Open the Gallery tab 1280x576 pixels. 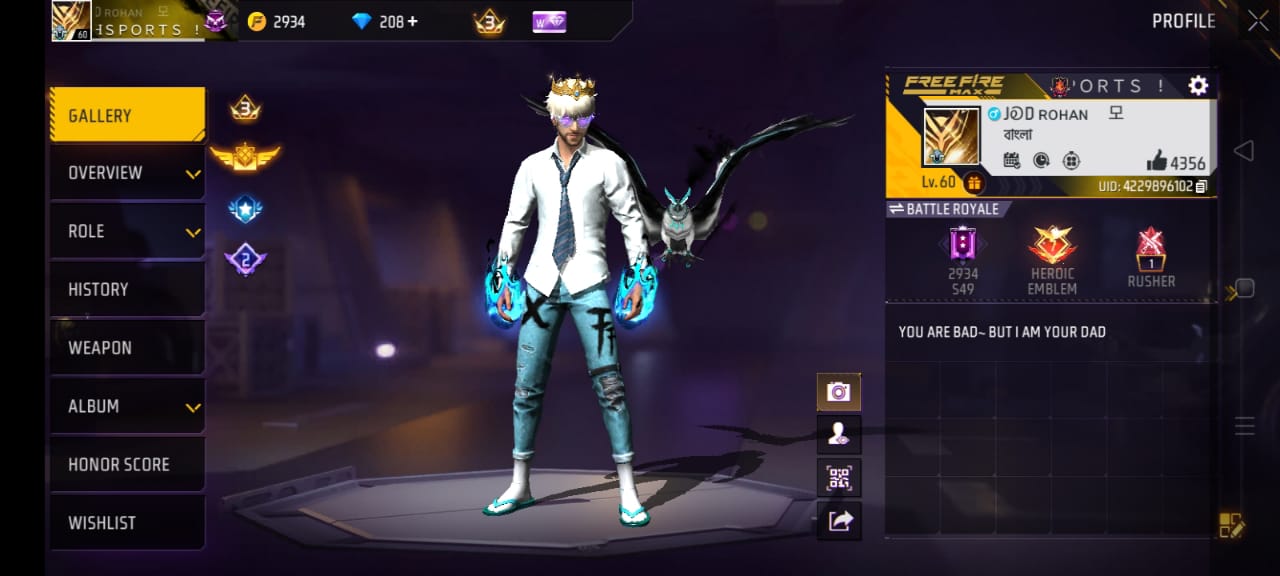coord(127,116)
